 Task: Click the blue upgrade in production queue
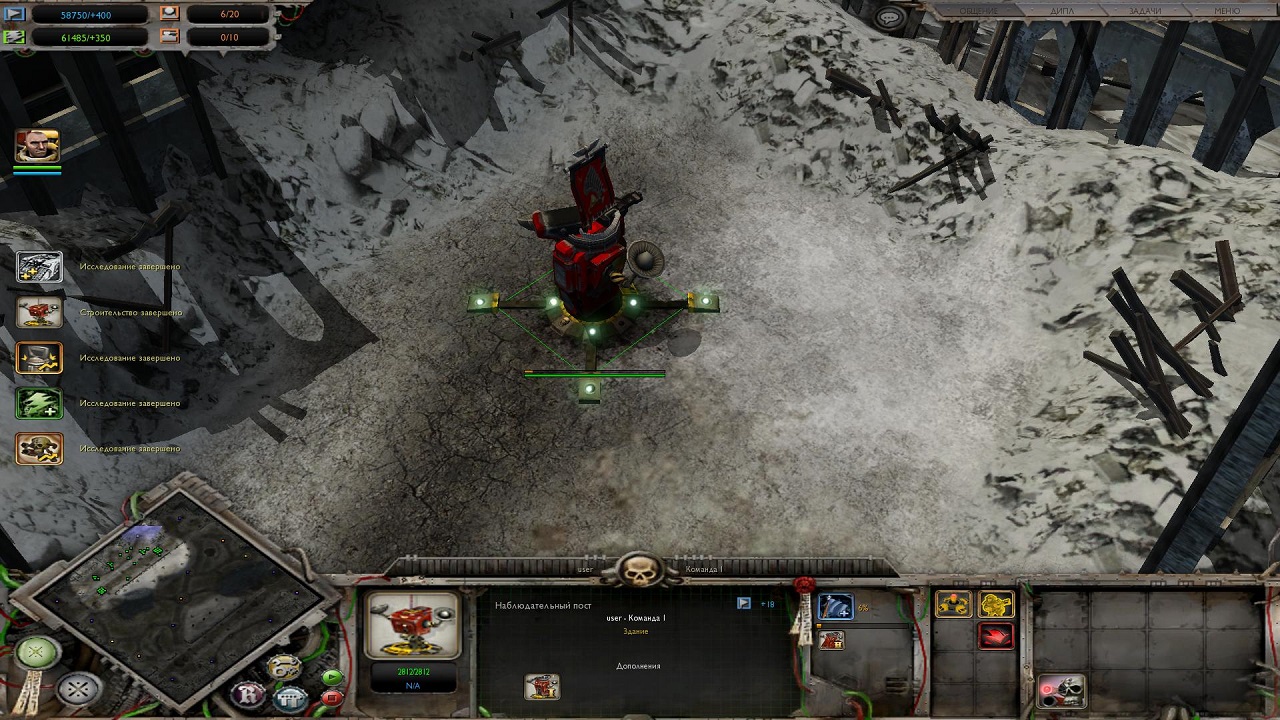[835, 607]
